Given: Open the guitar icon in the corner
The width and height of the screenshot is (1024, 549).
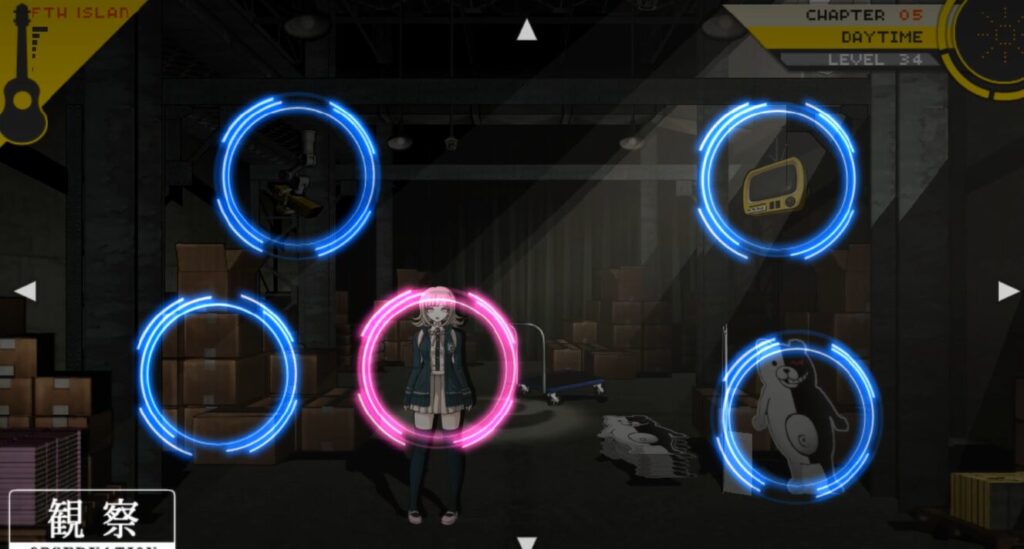Looking at the screenshot, I should coord(25,85).
